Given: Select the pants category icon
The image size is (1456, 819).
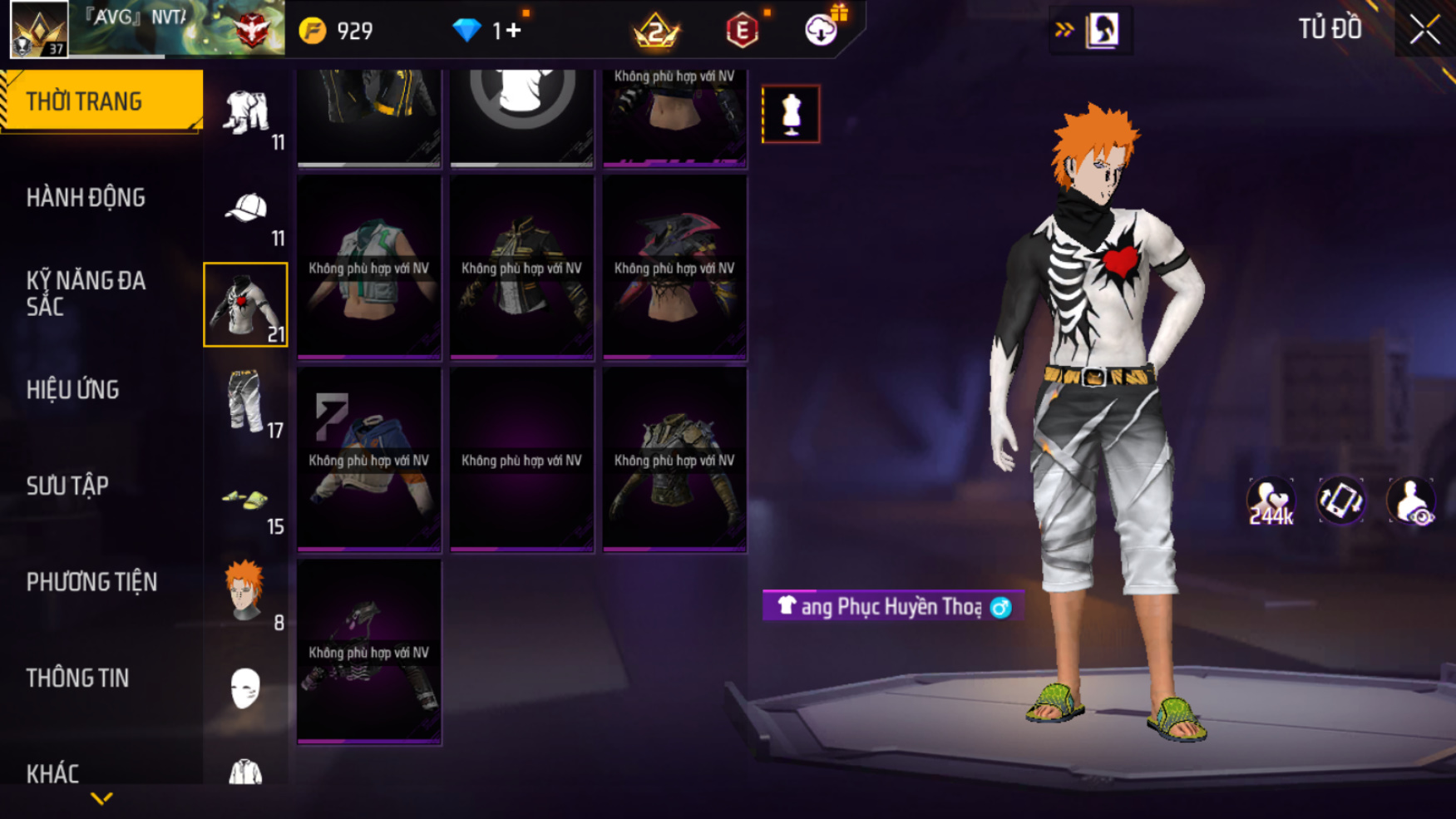Looking at the screenshot, I should [246, 402].
